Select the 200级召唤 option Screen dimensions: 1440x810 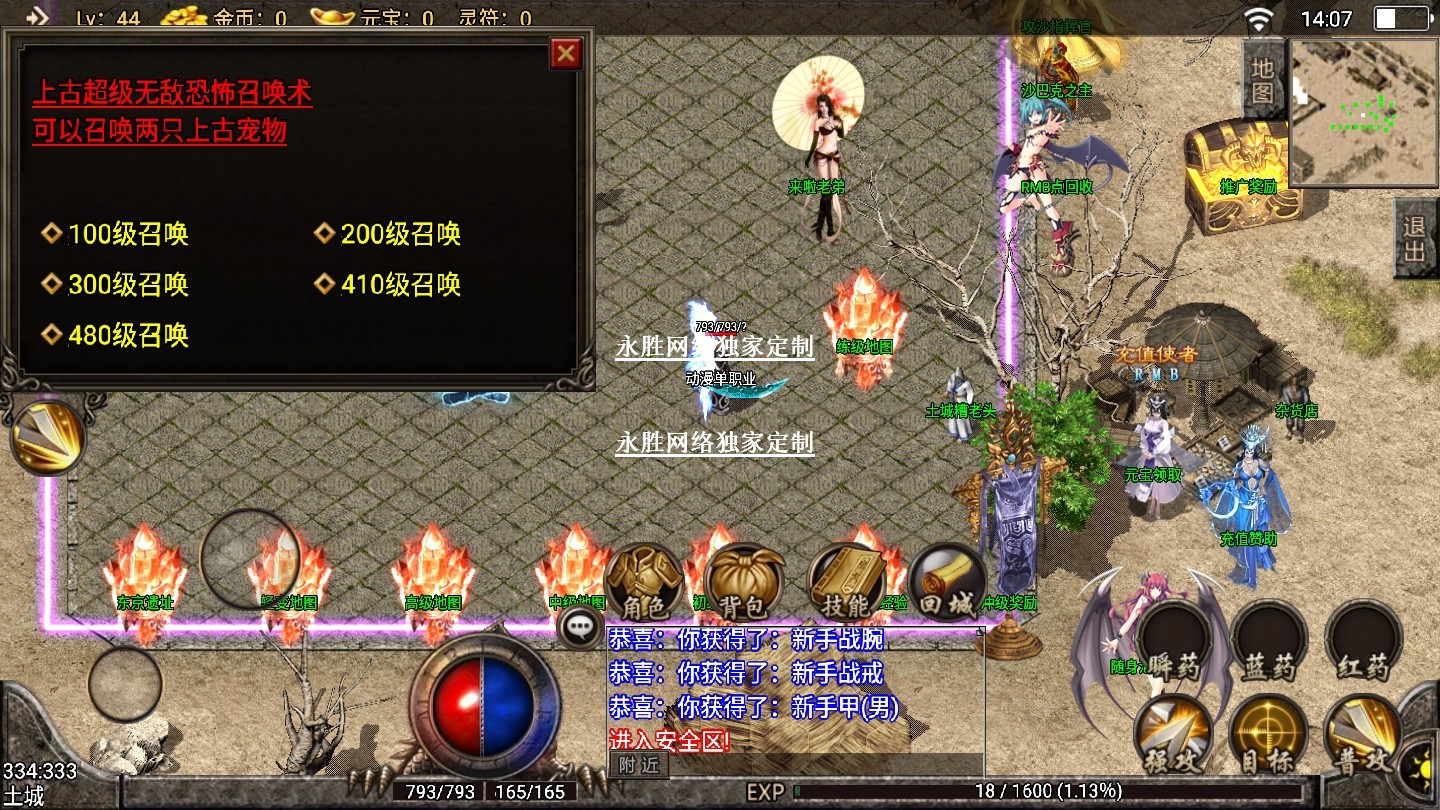coord(400,235)
